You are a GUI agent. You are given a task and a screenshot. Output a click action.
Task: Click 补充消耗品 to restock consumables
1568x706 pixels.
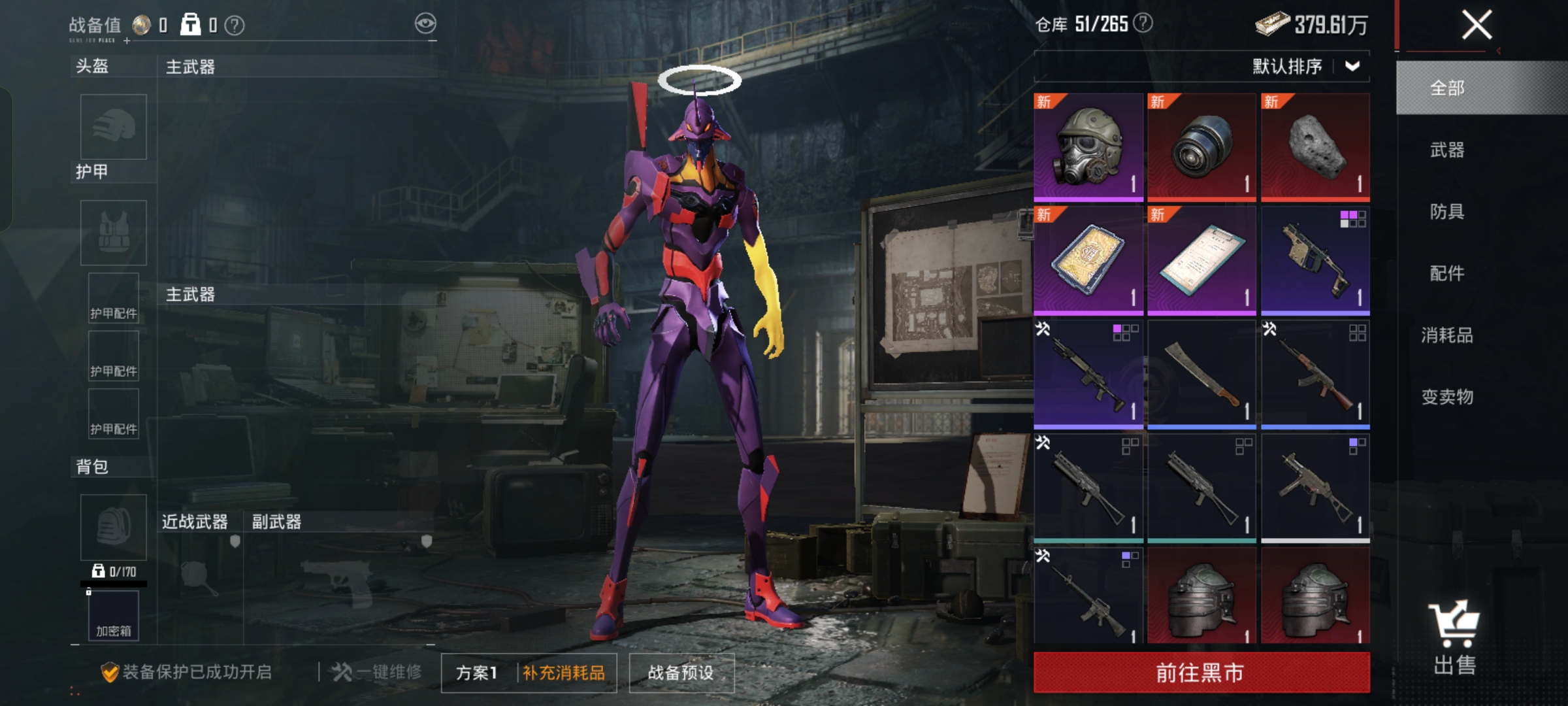(564, 673)
